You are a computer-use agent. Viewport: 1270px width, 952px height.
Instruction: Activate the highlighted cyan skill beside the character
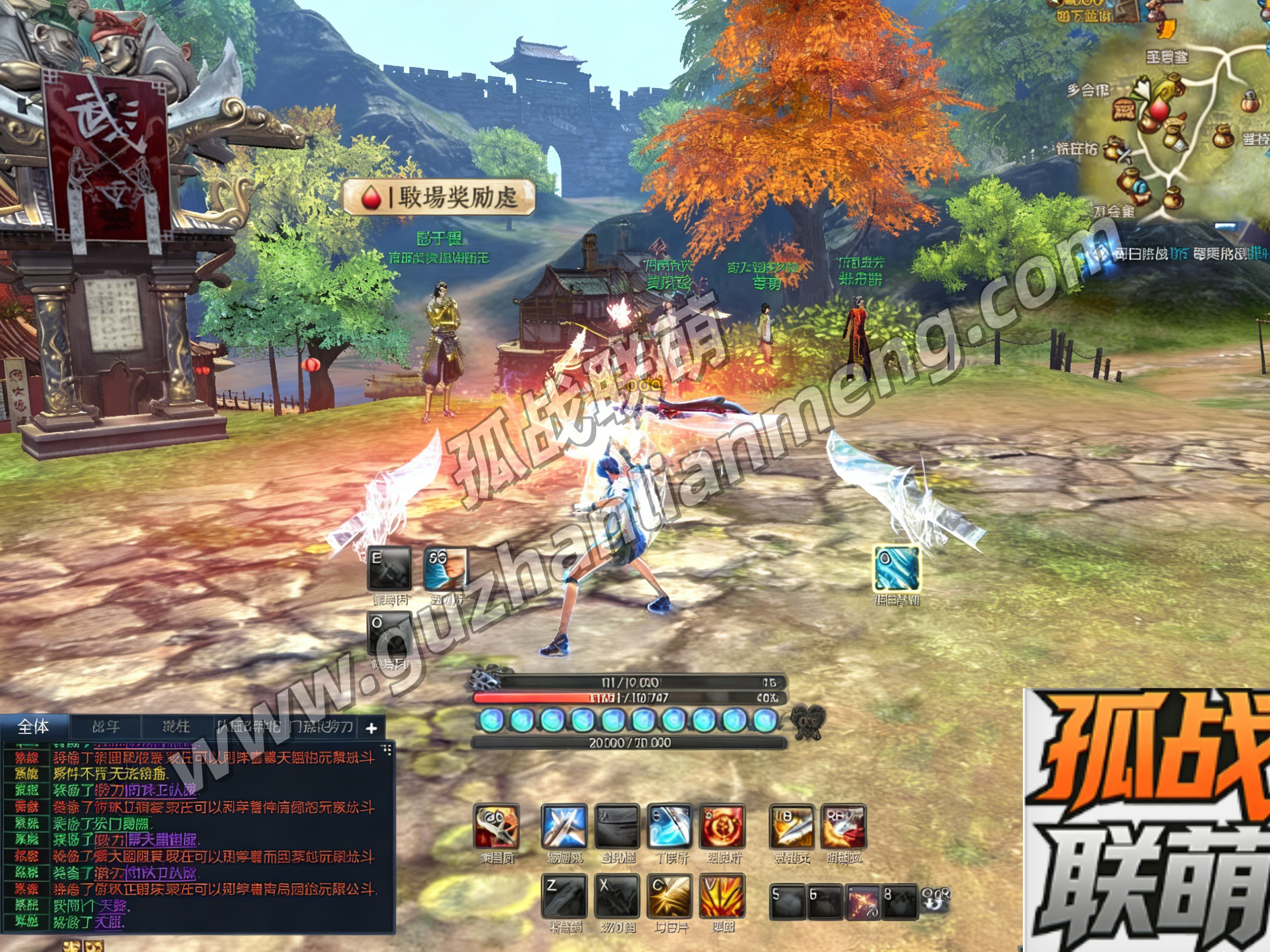tap(896, 568)
